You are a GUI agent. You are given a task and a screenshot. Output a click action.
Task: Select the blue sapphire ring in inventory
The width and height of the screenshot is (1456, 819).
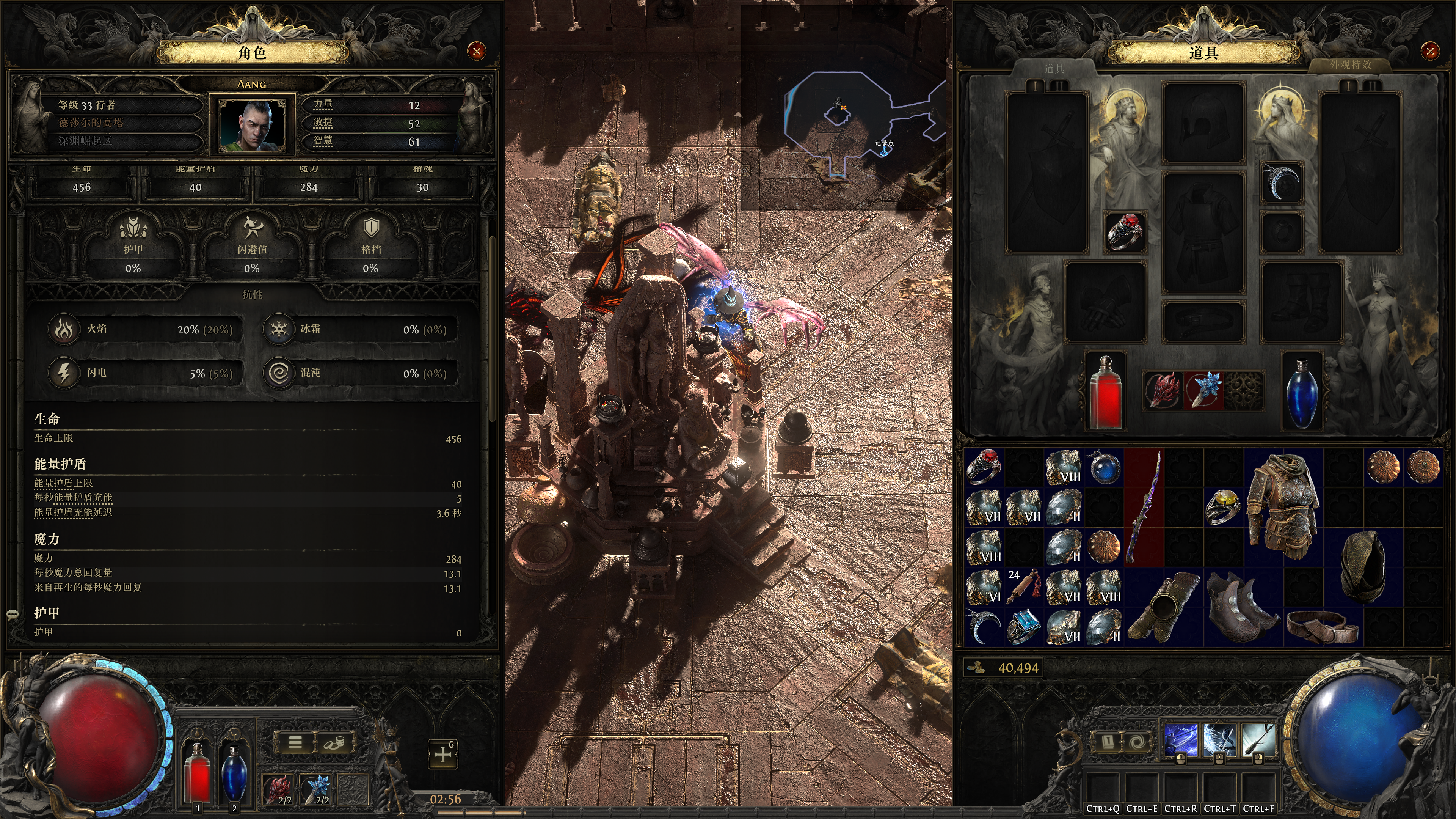coord(1023,626)
